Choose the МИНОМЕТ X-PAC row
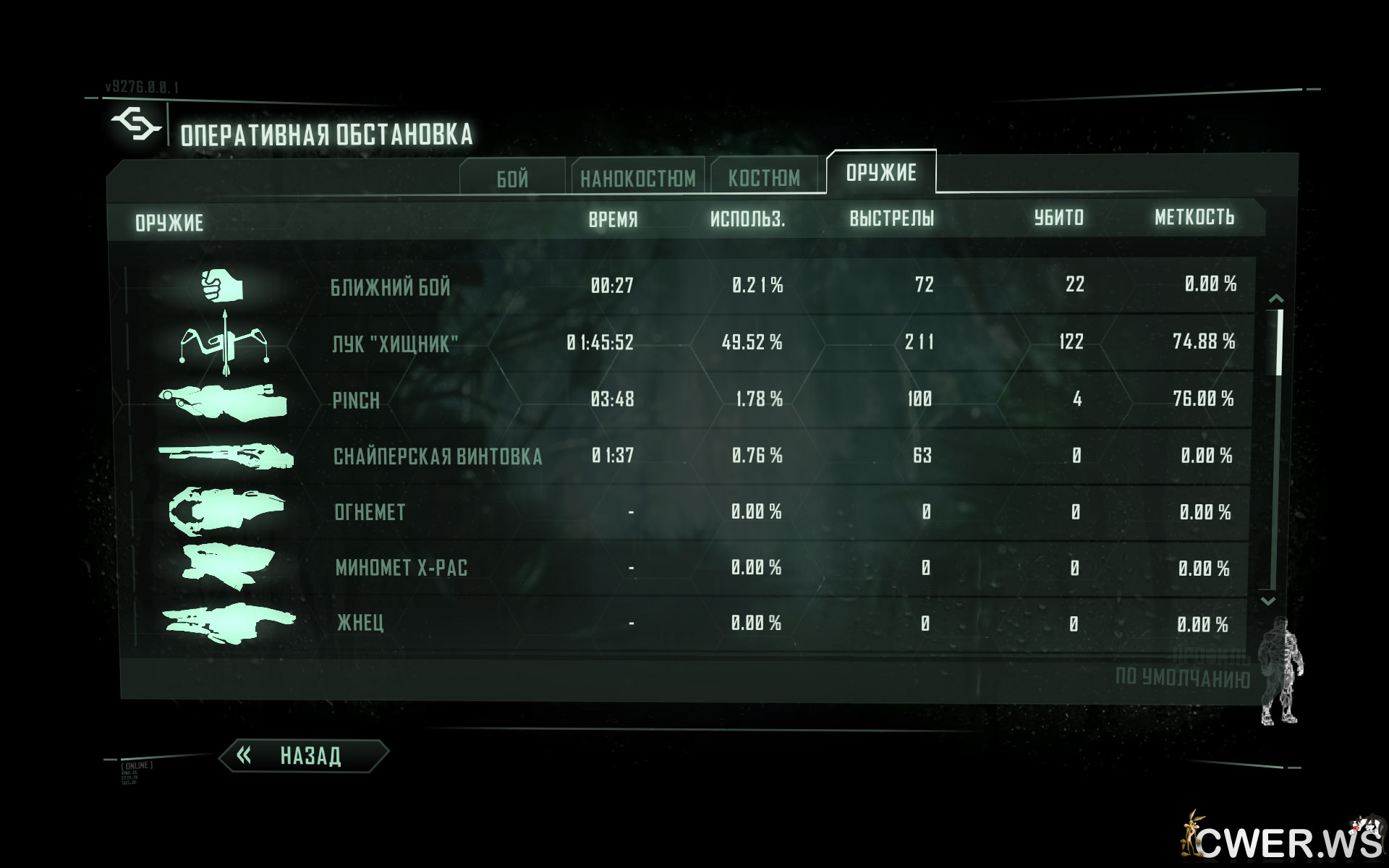 coord(402,568)
